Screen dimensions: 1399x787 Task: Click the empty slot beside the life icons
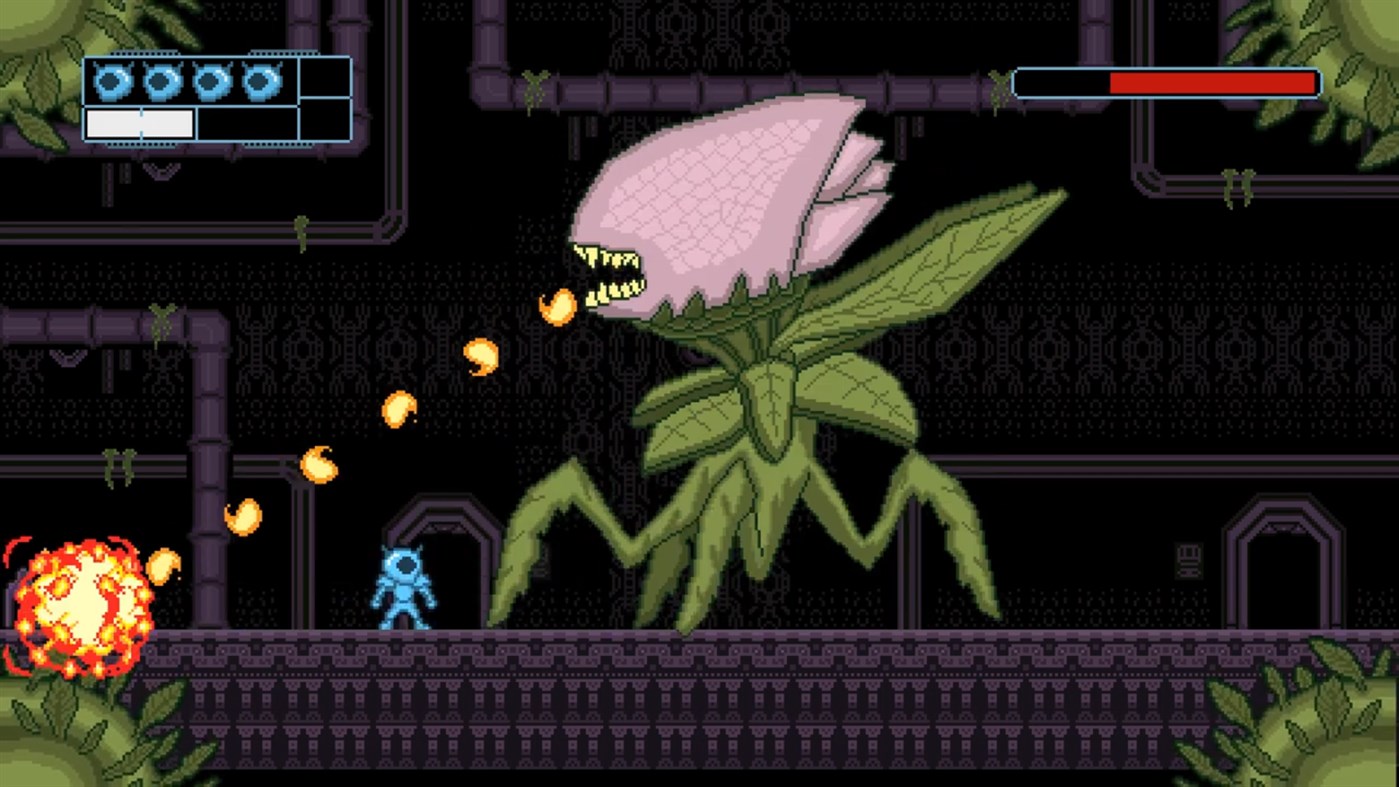pos(324,80)
